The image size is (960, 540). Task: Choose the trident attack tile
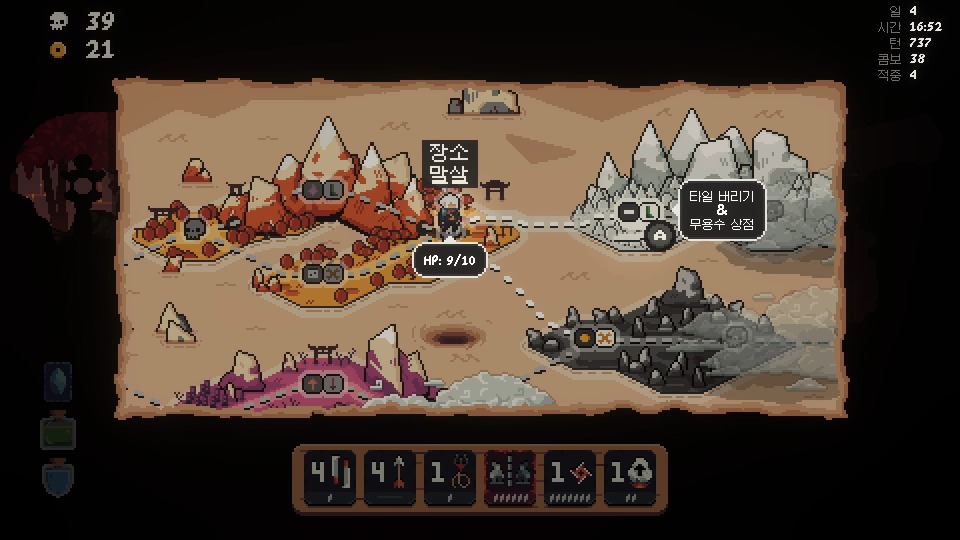pyautogui.click(x=450, y=475)
